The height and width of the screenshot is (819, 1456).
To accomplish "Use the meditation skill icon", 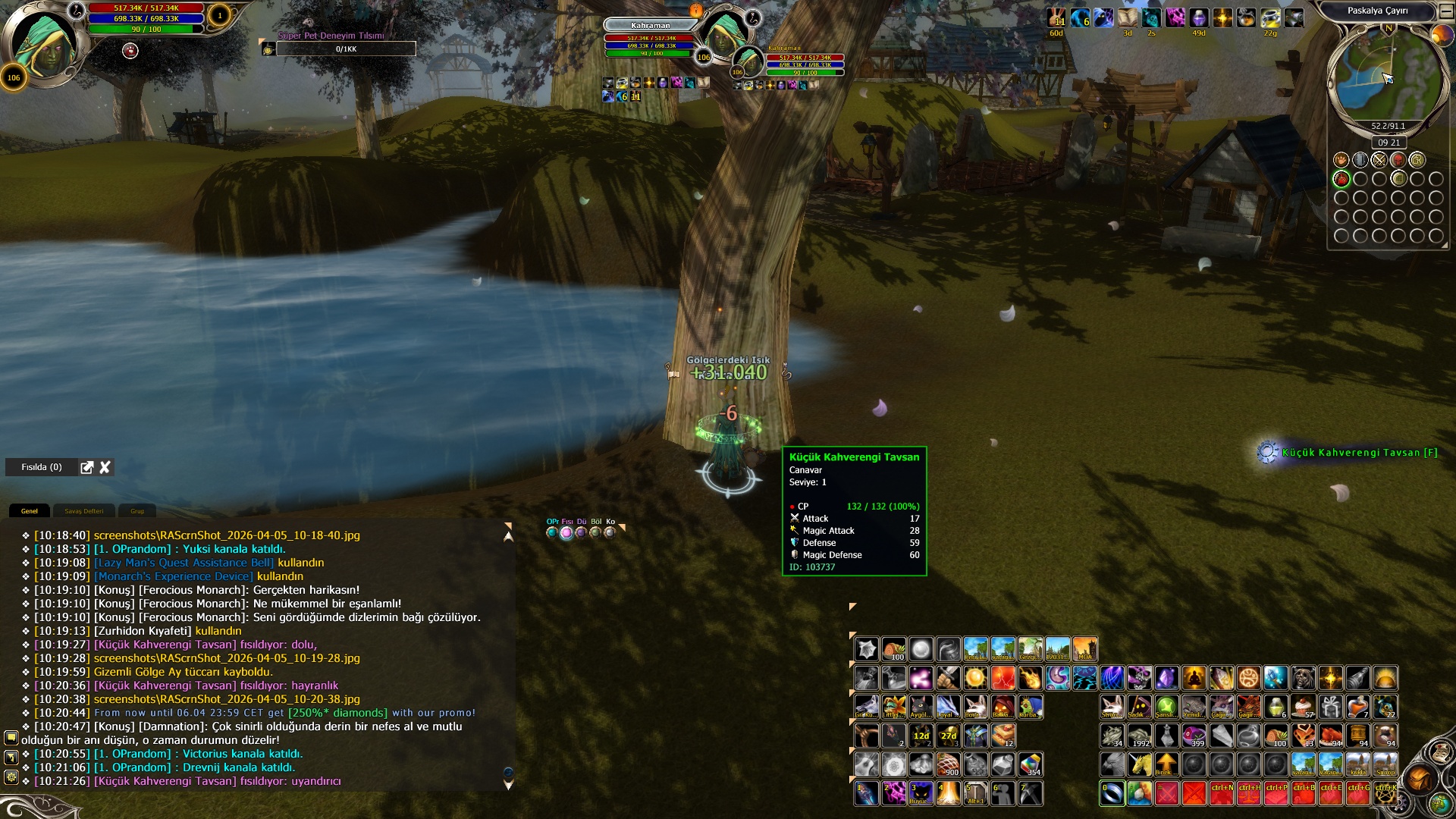I will click(x=1194, y=678).
